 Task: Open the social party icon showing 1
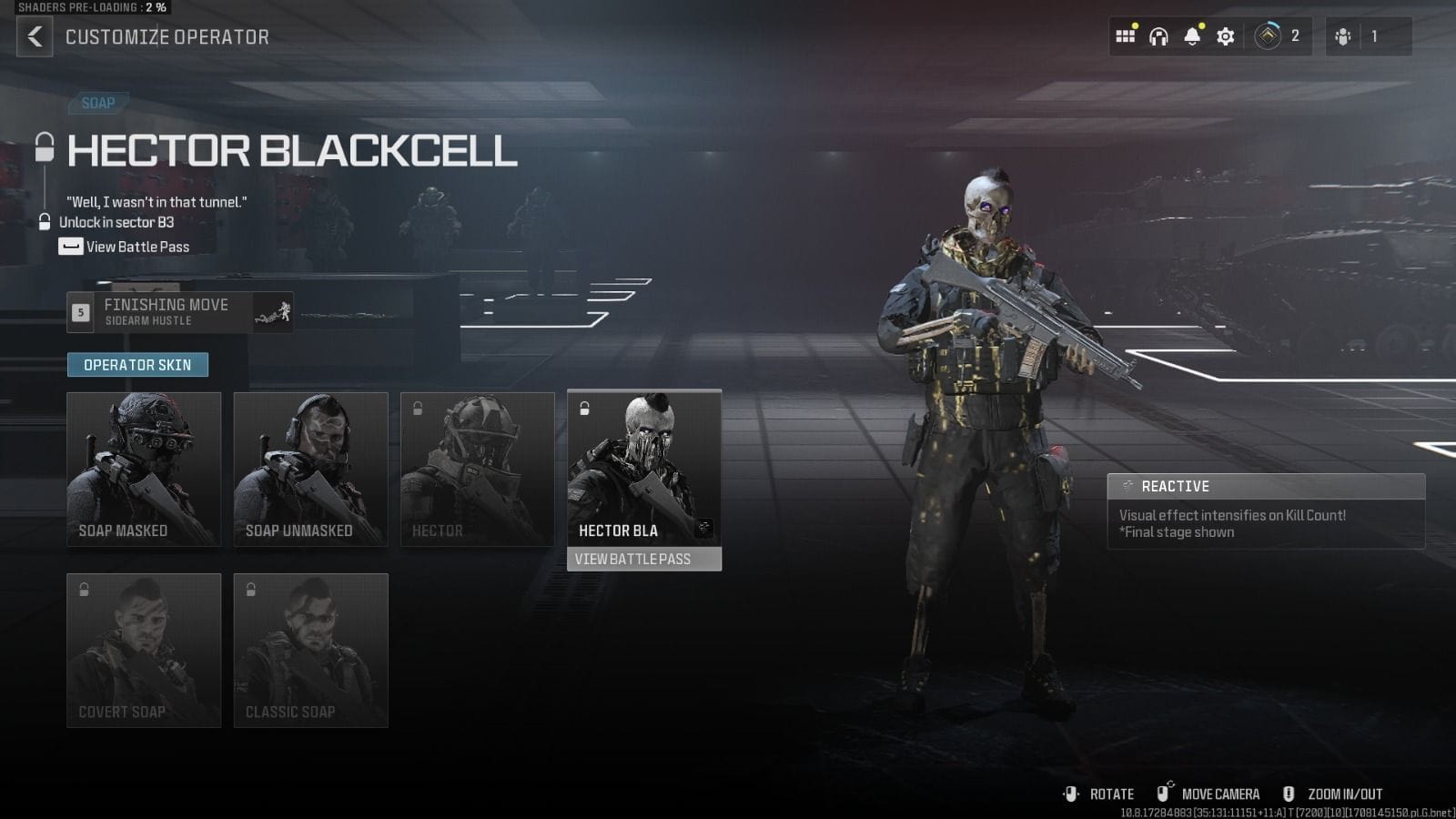click(x=1342, y=36)
